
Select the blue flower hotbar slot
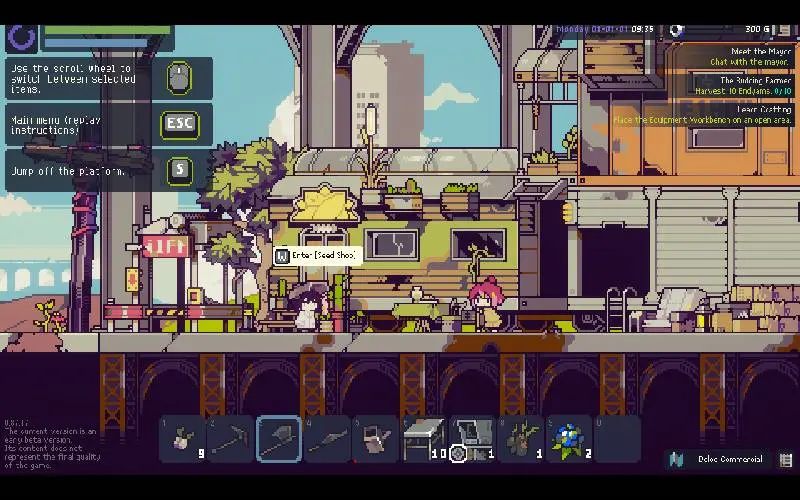pos(568,438)
